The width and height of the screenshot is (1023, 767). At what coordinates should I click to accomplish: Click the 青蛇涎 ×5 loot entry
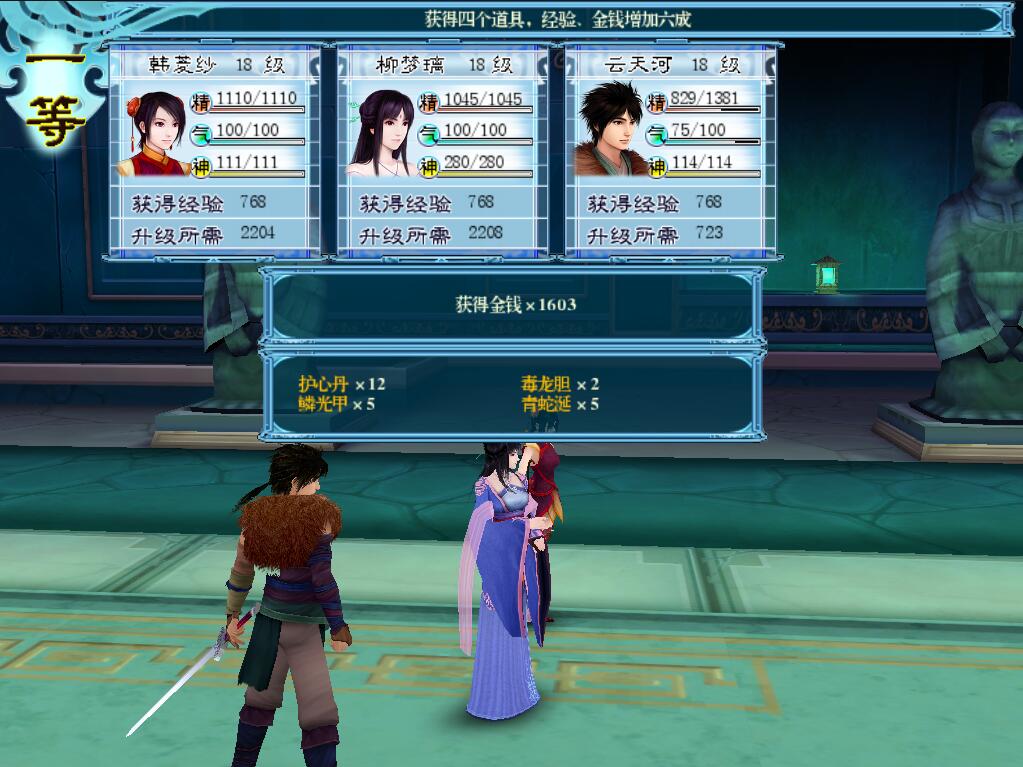click(560, 404)
